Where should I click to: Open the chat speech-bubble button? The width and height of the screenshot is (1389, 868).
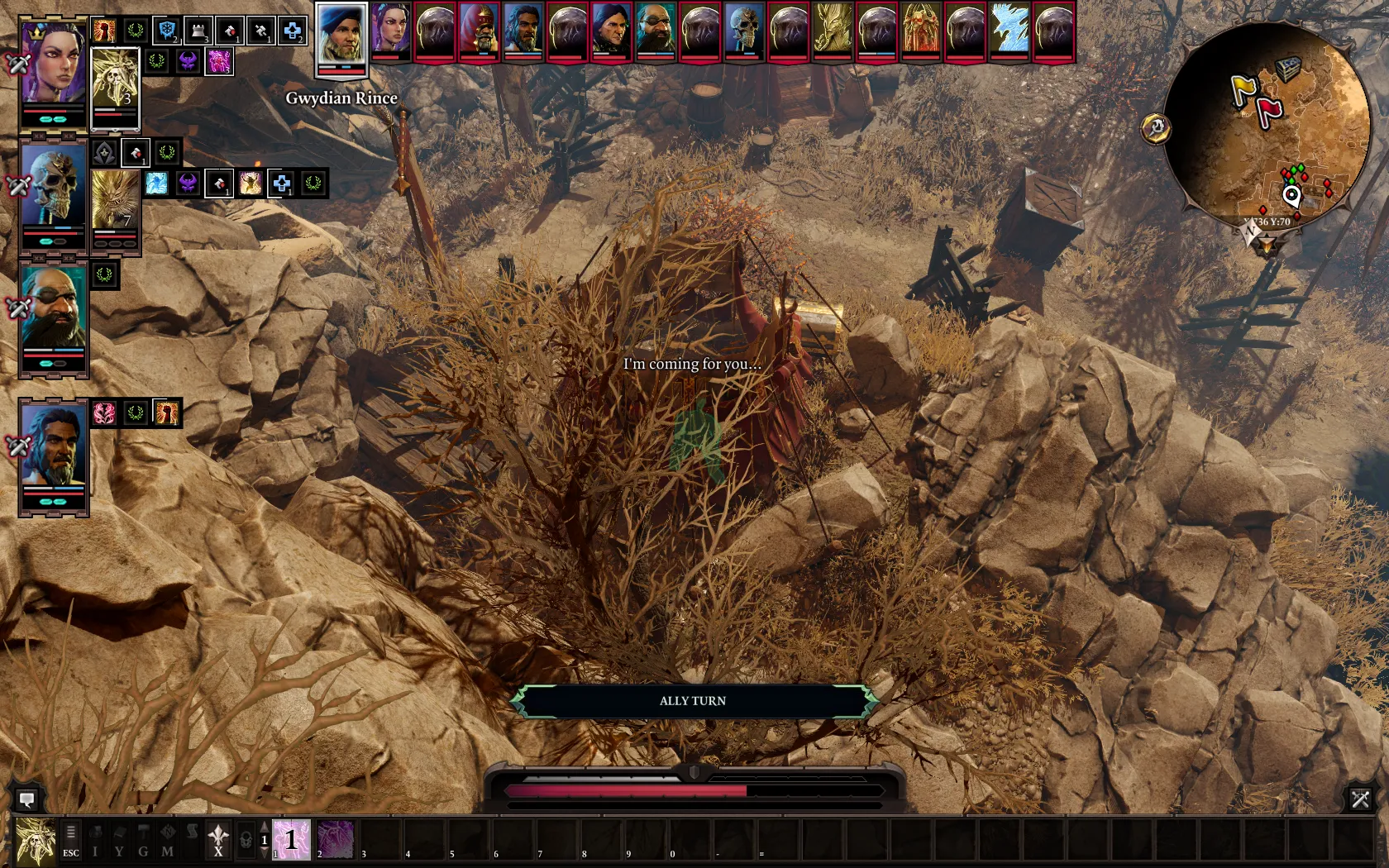(26, 799)
